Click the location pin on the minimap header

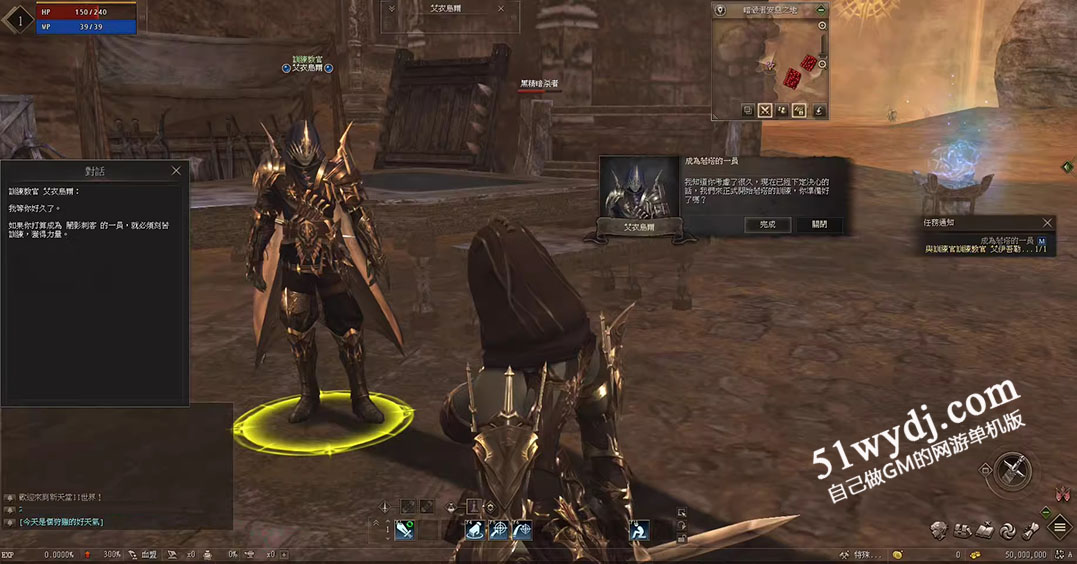pos(720,9)
